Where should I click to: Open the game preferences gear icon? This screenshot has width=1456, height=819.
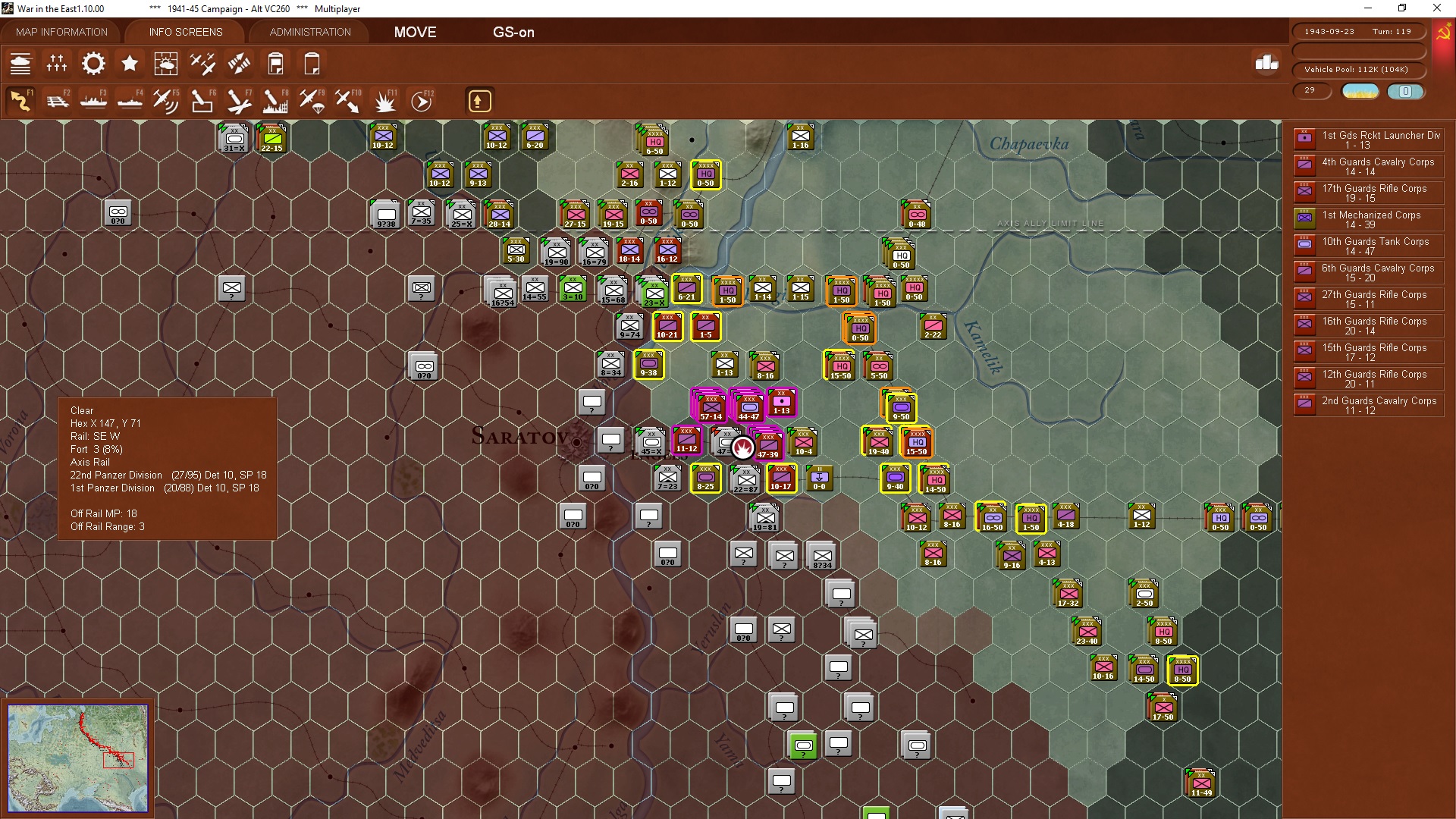tap(93, 64)
